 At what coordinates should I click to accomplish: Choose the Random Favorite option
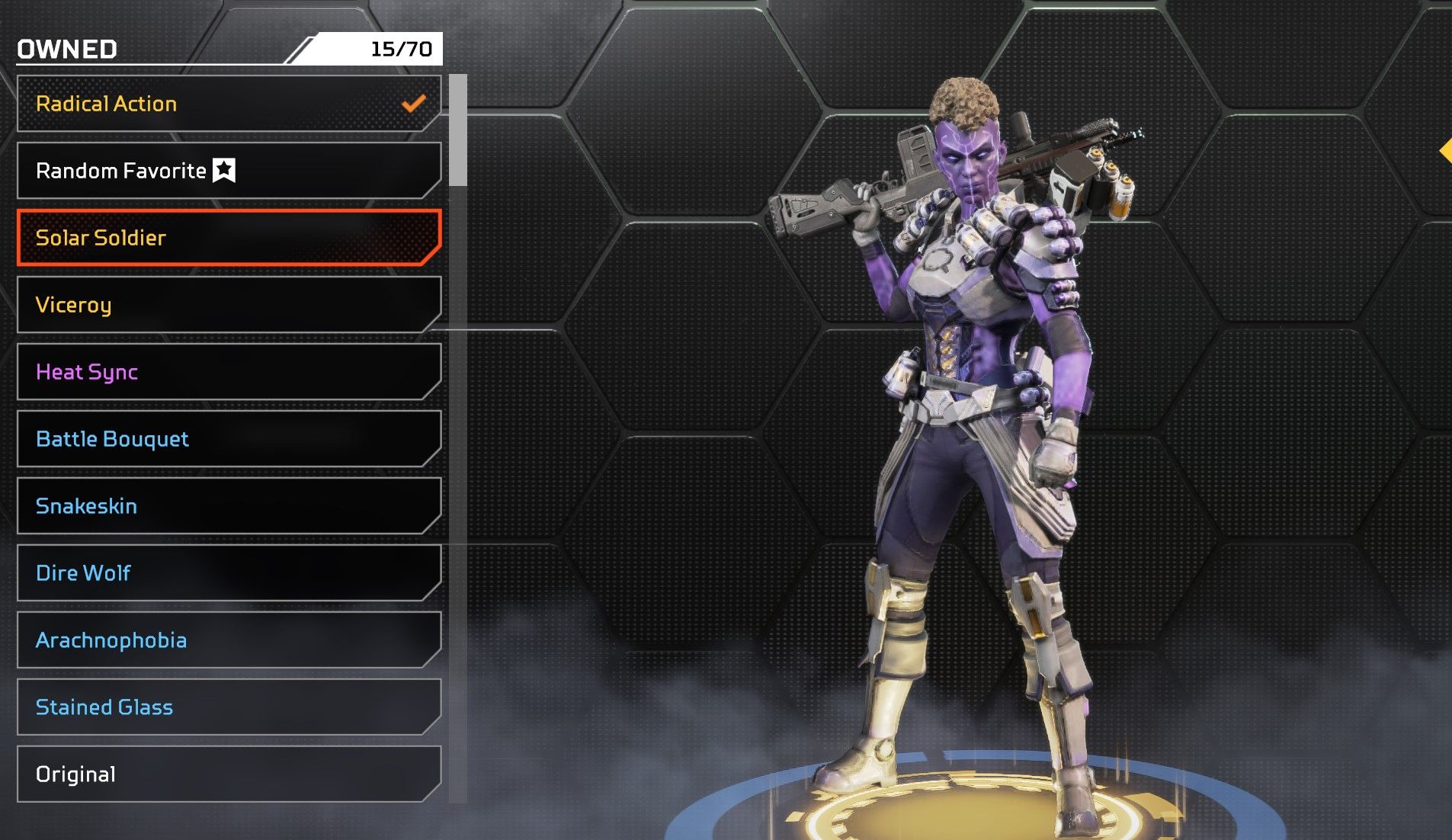click(229, 171)
